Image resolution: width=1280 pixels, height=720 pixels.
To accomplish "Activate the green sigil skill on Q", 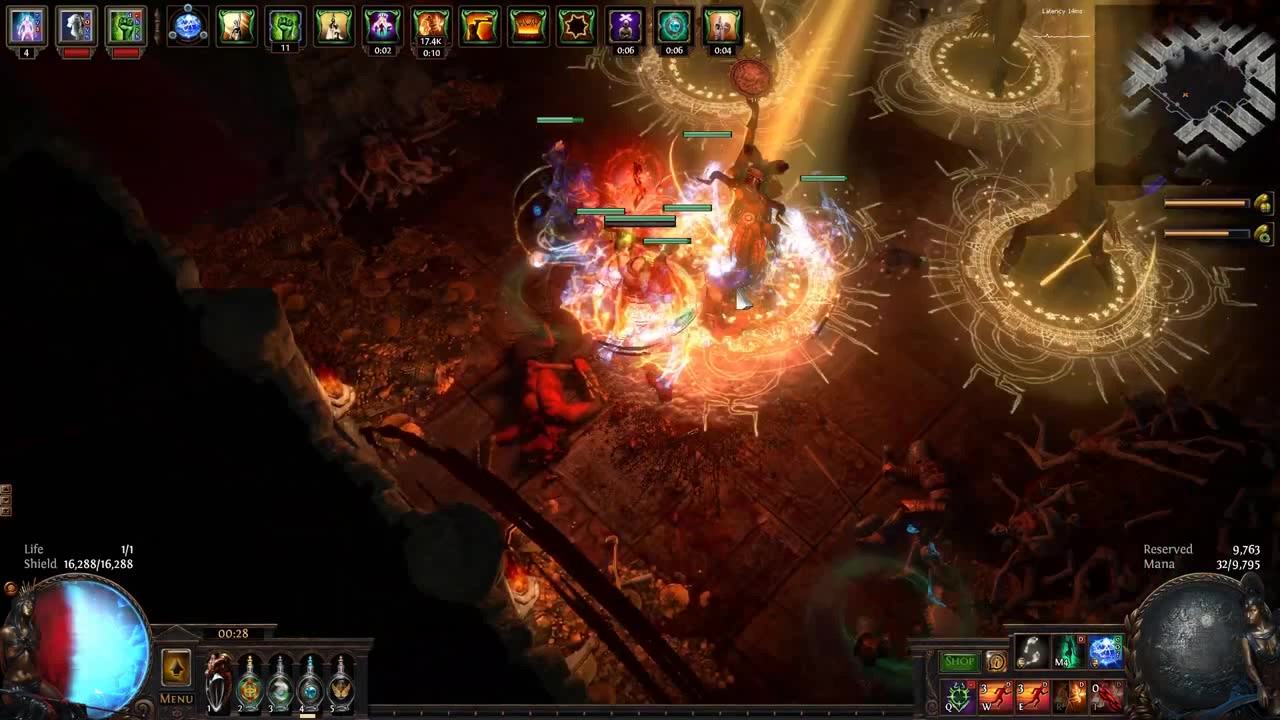I will (957, 695).
